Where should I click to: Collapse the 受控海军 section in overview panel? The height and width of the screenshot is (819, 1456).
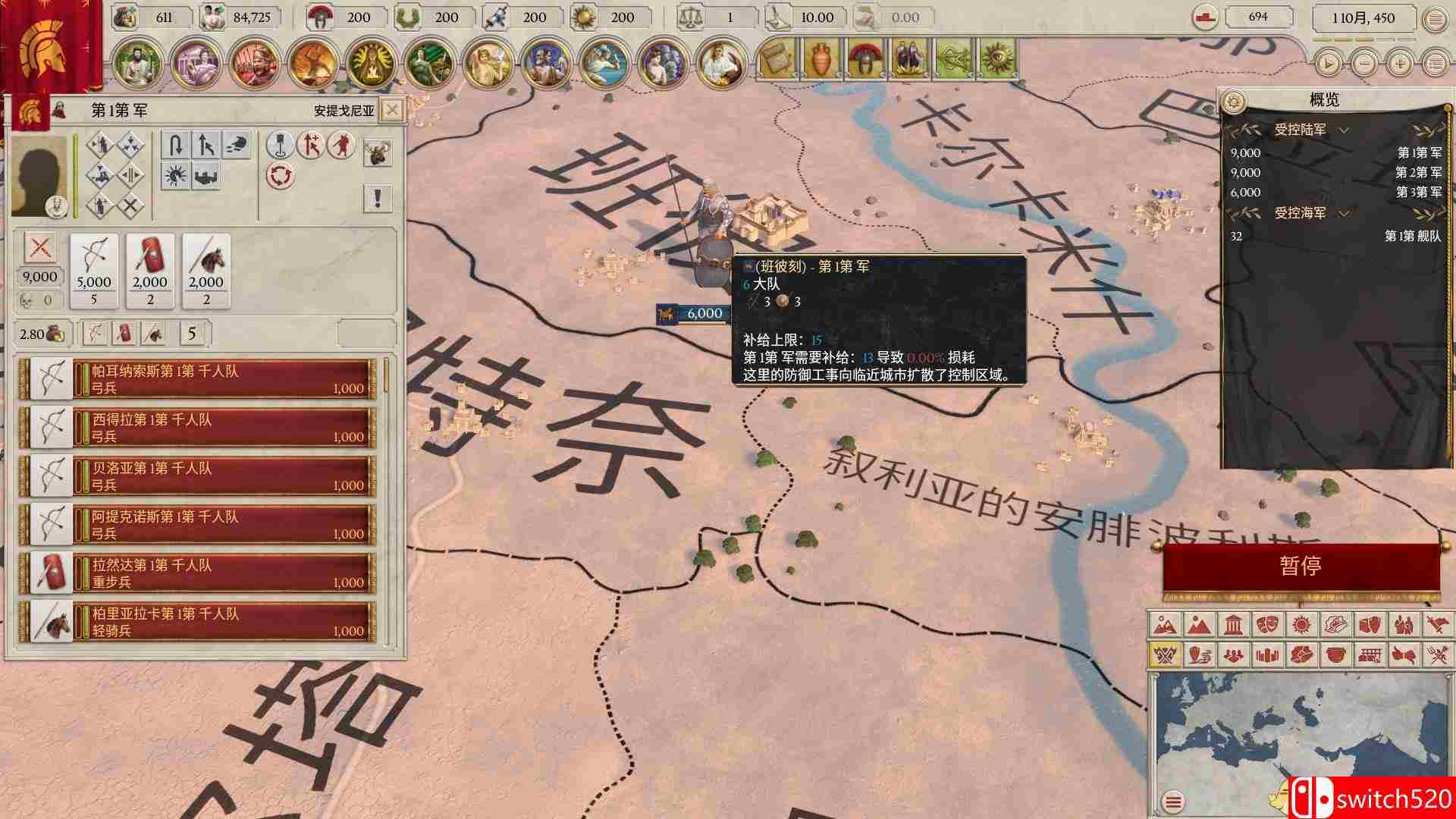(x=1344, y=214)
